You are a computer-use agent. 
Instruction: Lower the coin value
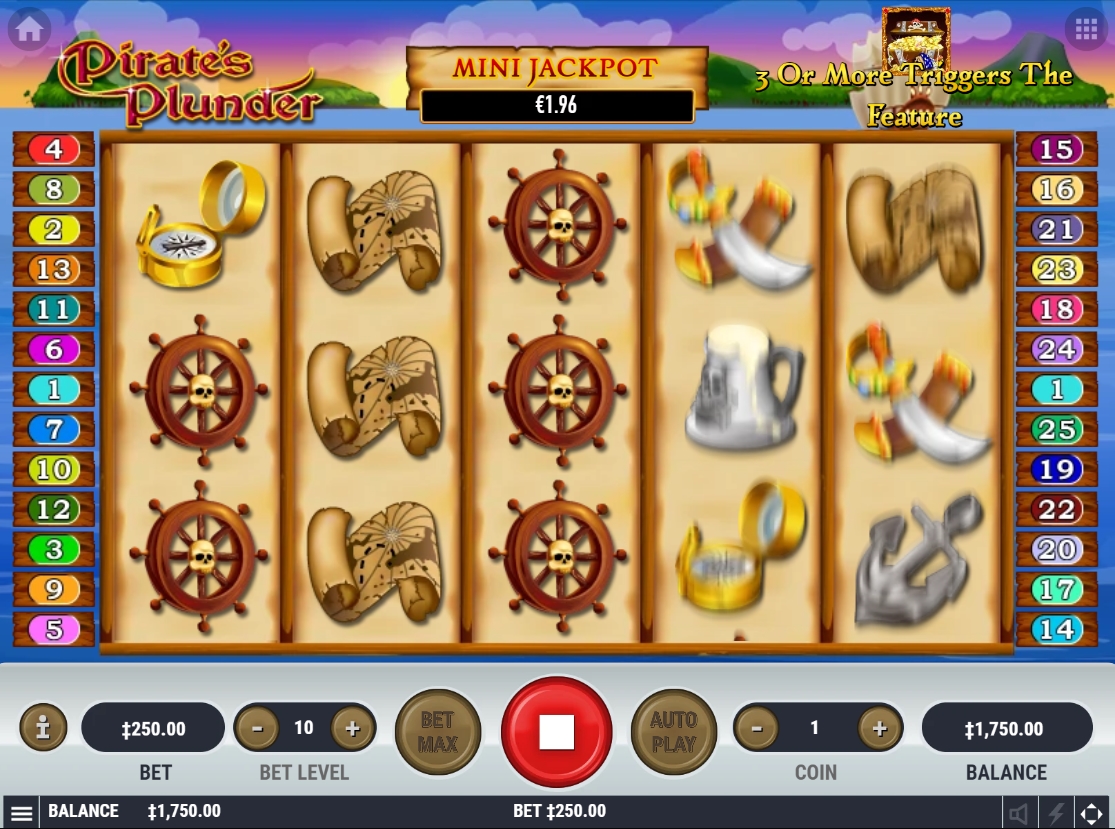point(757,729)
